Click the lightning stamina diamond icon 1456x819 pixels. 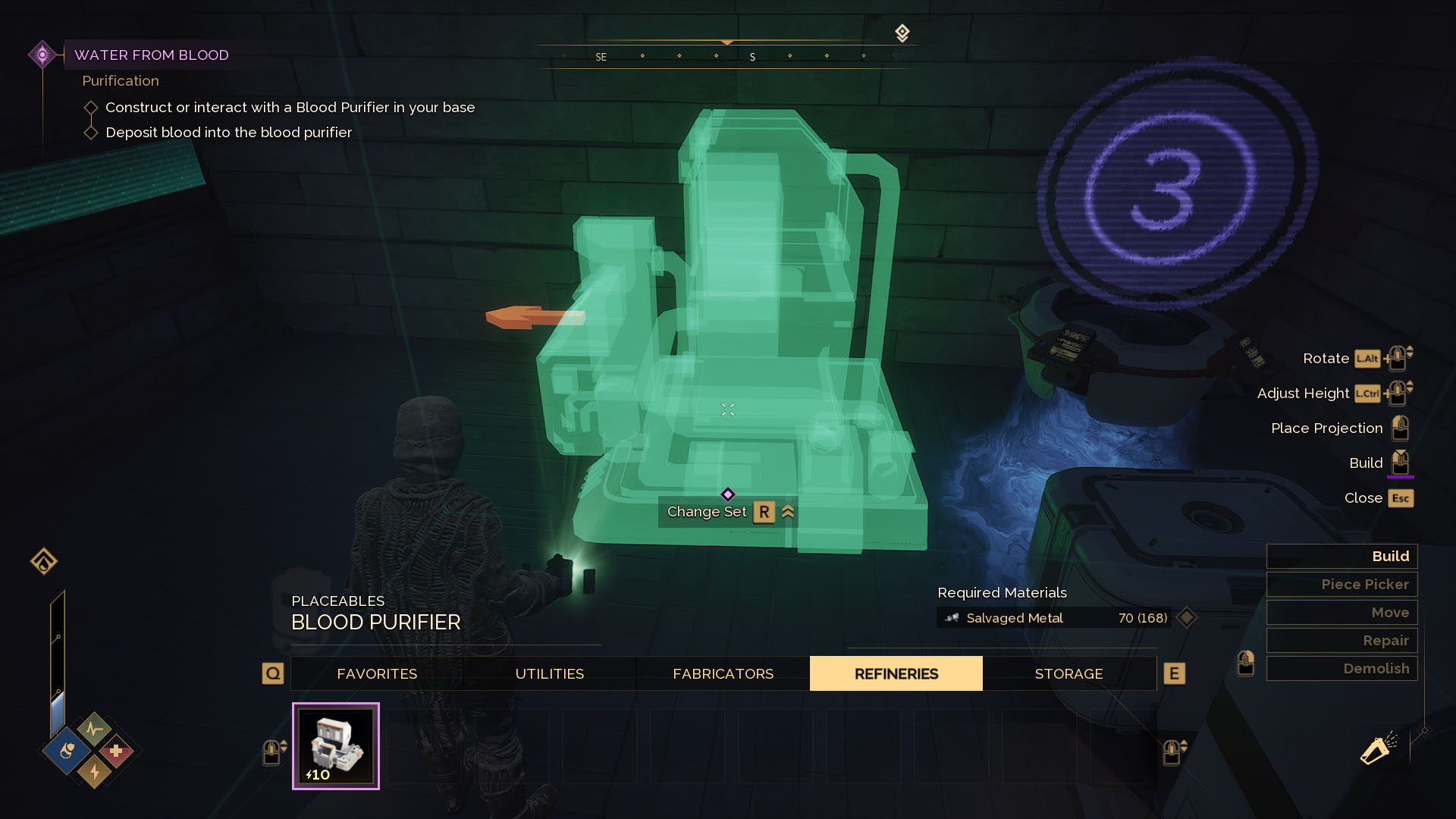click(x=93, y=773)
